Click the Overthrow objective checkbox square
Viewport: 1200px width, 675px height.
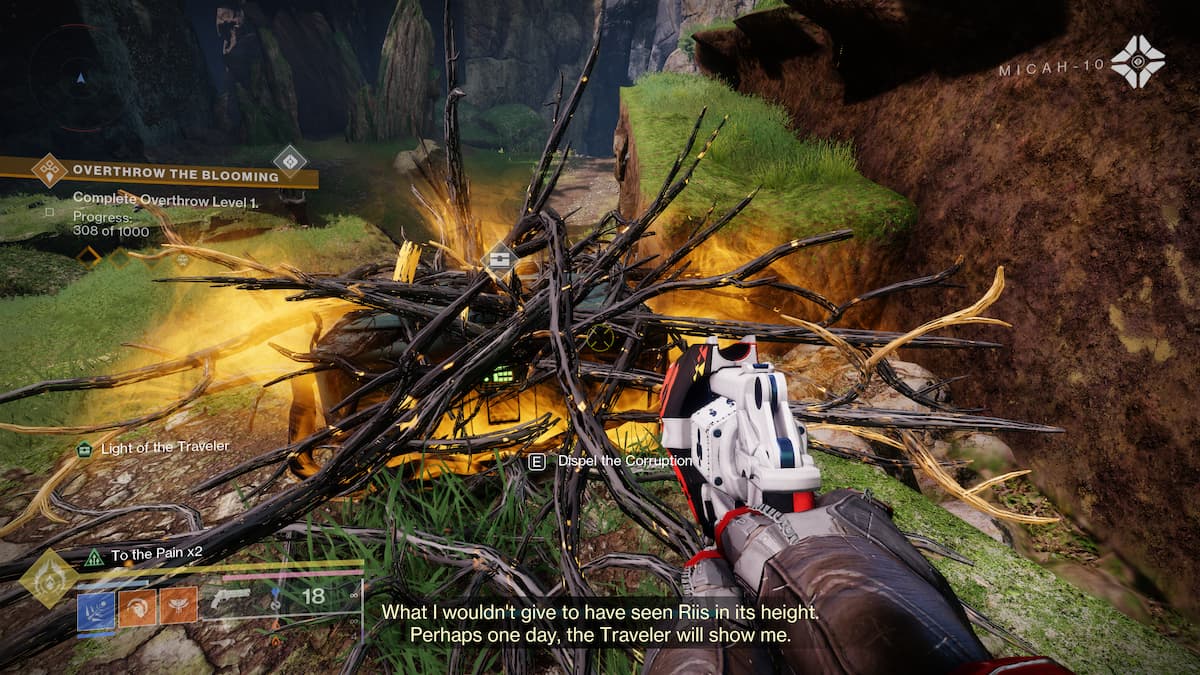click(x=49, y=212)
